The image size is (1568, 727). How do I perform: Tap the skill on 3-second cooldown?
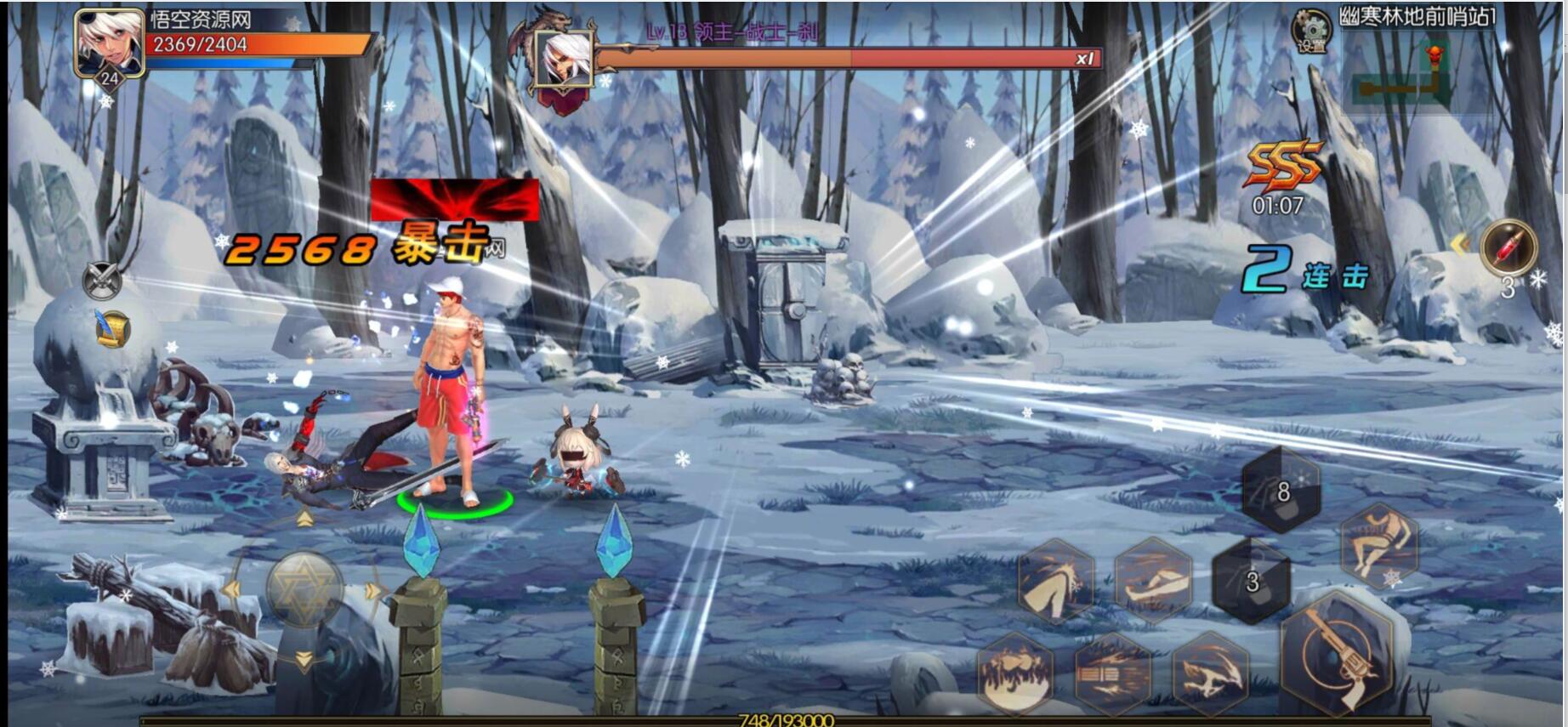[x=1251, y=582]
